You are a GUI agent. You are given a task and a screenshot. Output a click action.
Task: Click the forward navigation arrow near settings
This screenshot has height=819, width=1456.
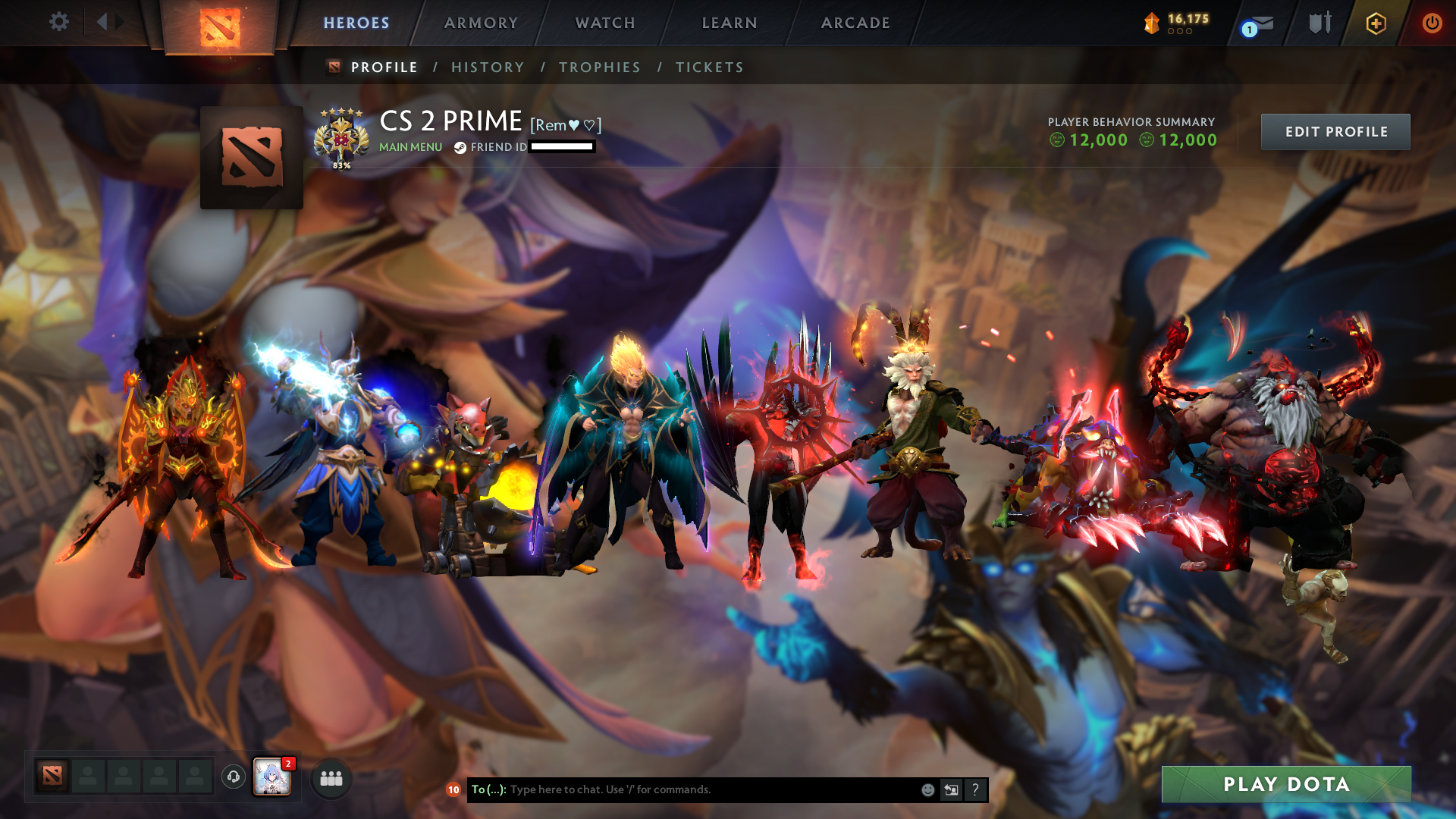117,22
